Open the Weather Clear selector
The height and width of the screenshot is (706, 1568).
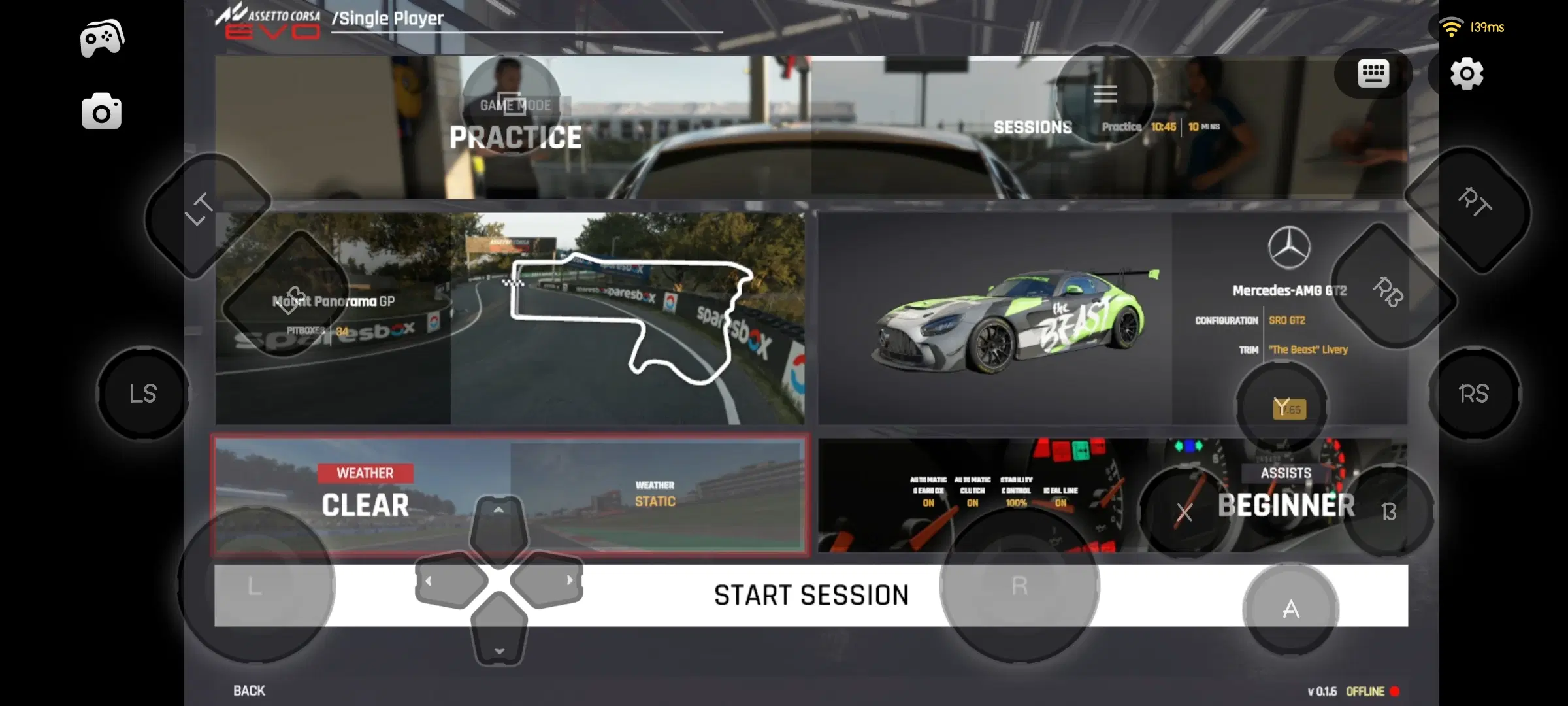(x=366, y=503)
